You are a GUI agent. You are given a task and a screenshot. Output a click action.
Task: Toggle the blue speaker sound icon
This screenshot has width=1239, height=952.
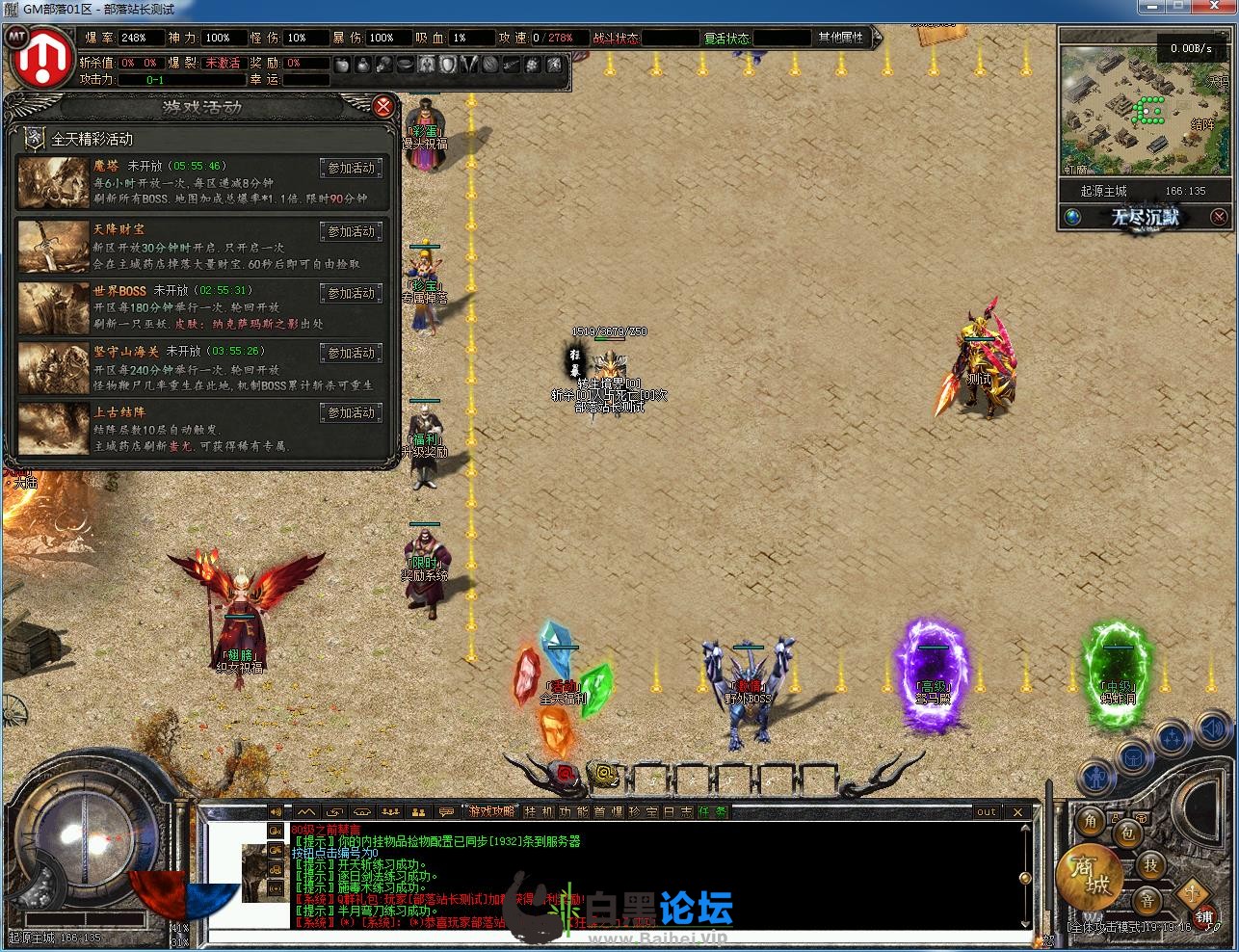[x=1216, y=732]
